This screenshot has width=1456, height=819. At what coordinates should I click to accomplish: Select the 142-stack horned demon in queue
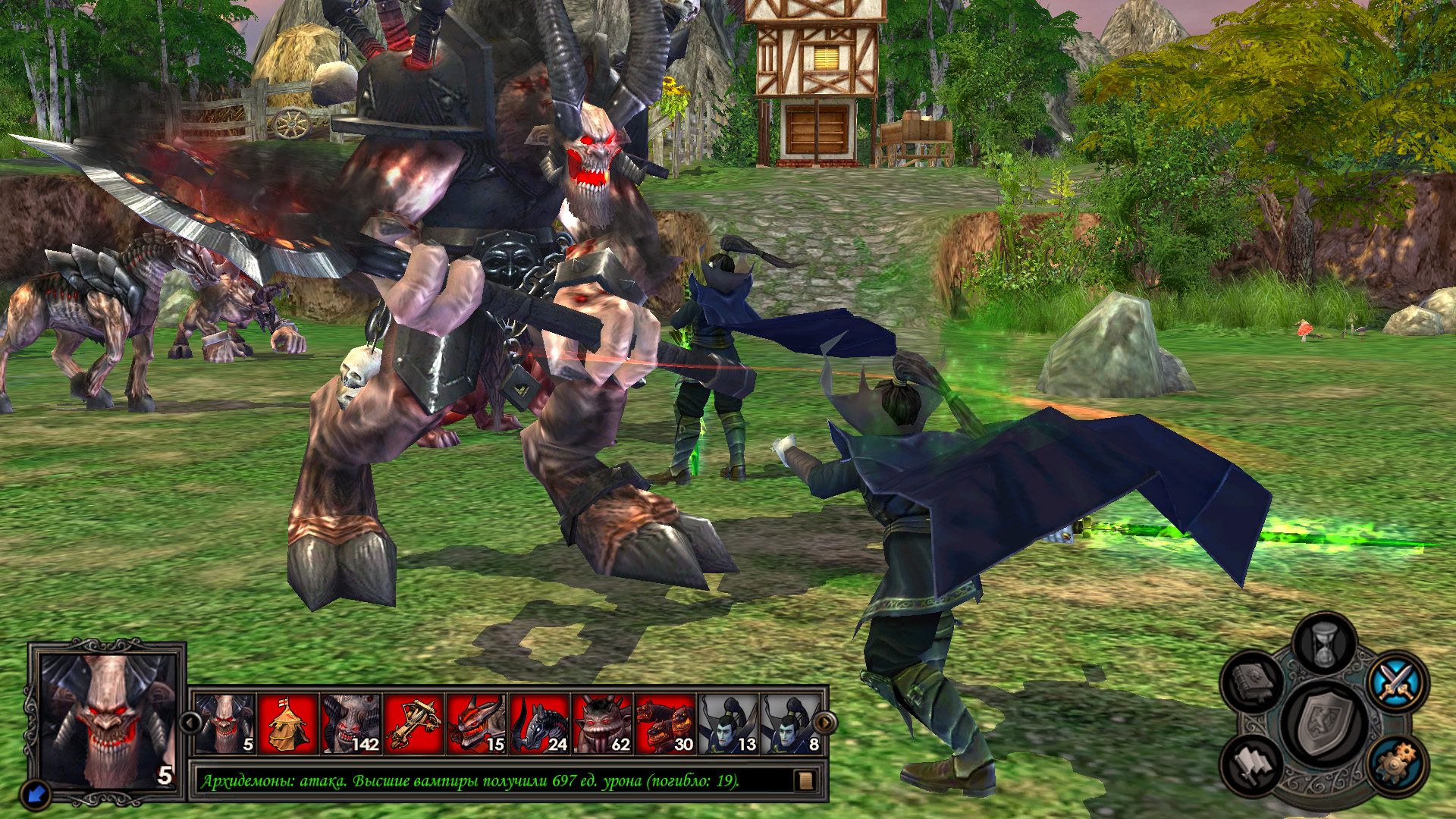point(351,724)
